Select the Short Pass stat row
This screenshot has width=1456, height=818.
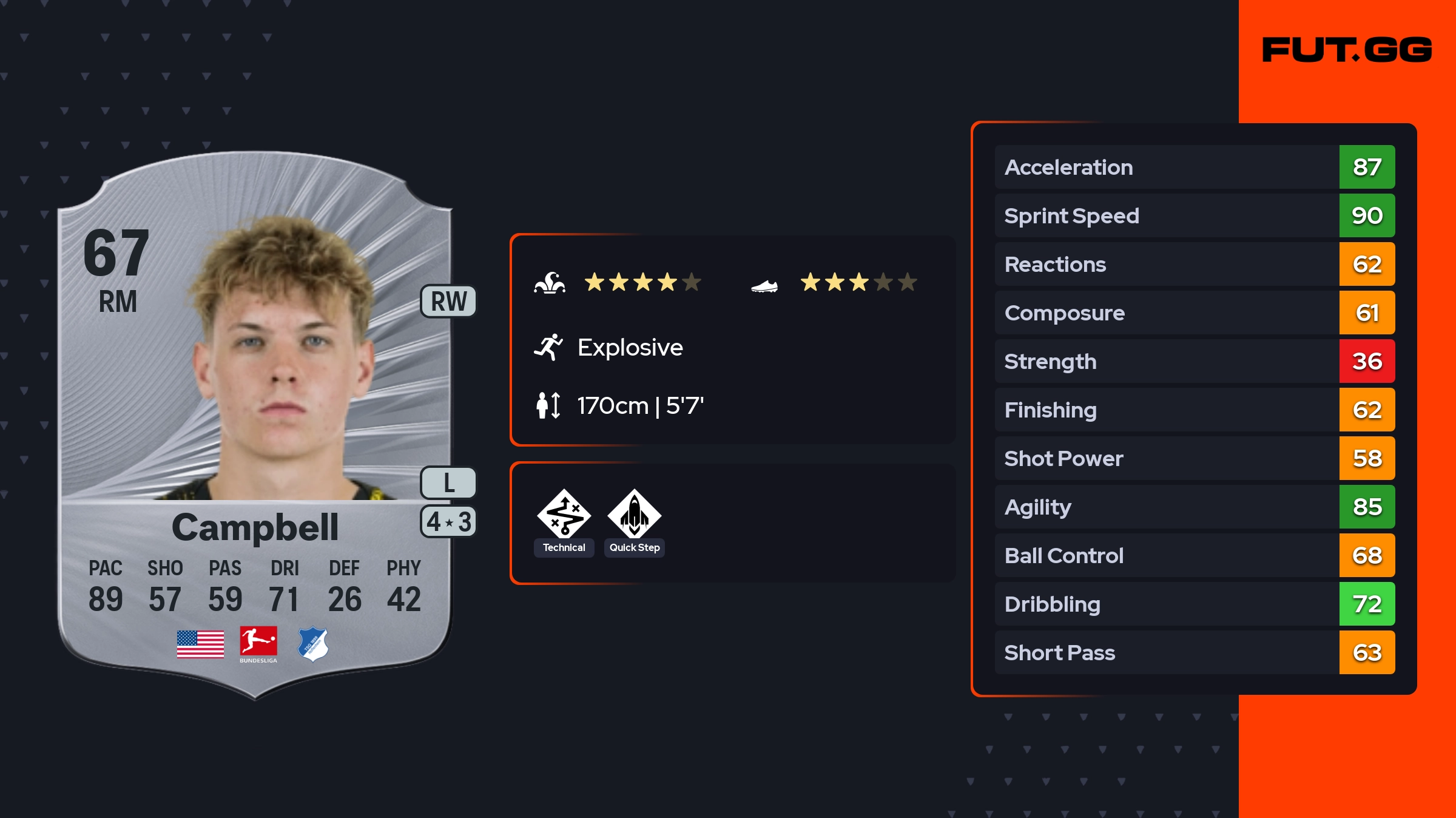tap(1194, 652)
